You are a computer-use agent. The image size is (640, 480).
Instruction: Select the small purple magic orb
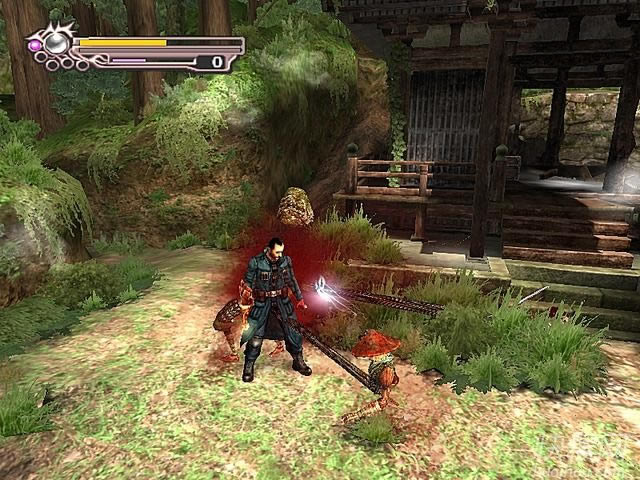click(33, 45)
